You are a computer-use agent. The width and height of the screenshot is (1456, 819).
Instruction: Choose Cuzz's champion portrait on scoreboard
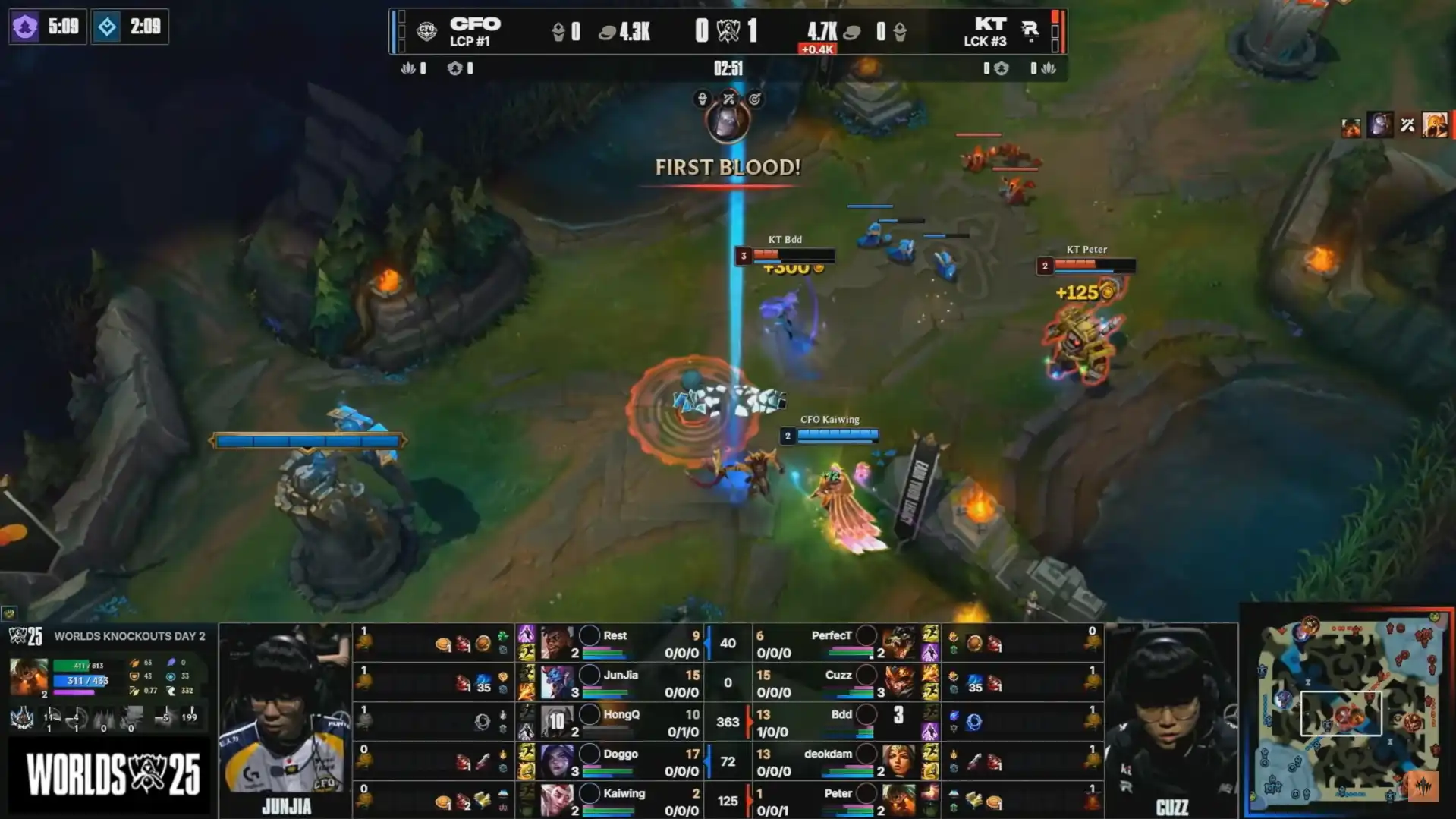(898, 682)
